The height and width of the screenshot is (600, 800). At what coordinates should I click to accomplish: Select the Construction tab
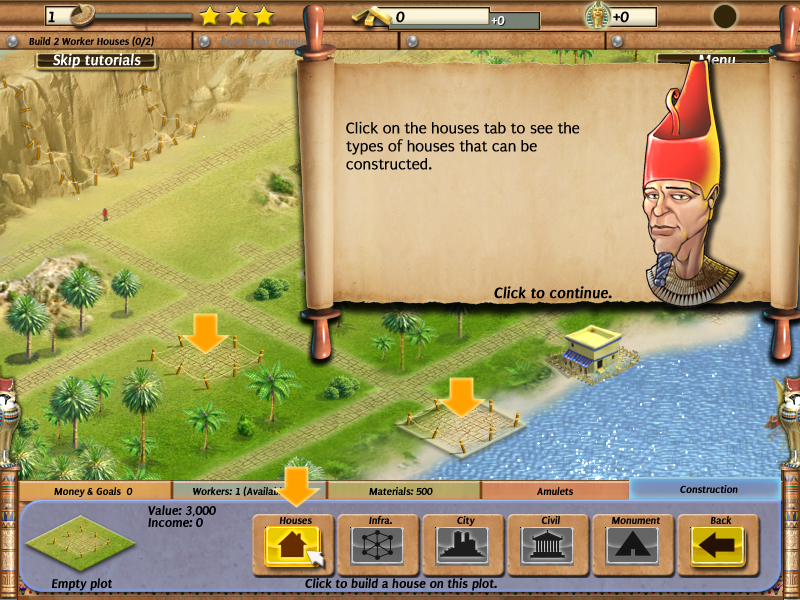tap(708, 490)
